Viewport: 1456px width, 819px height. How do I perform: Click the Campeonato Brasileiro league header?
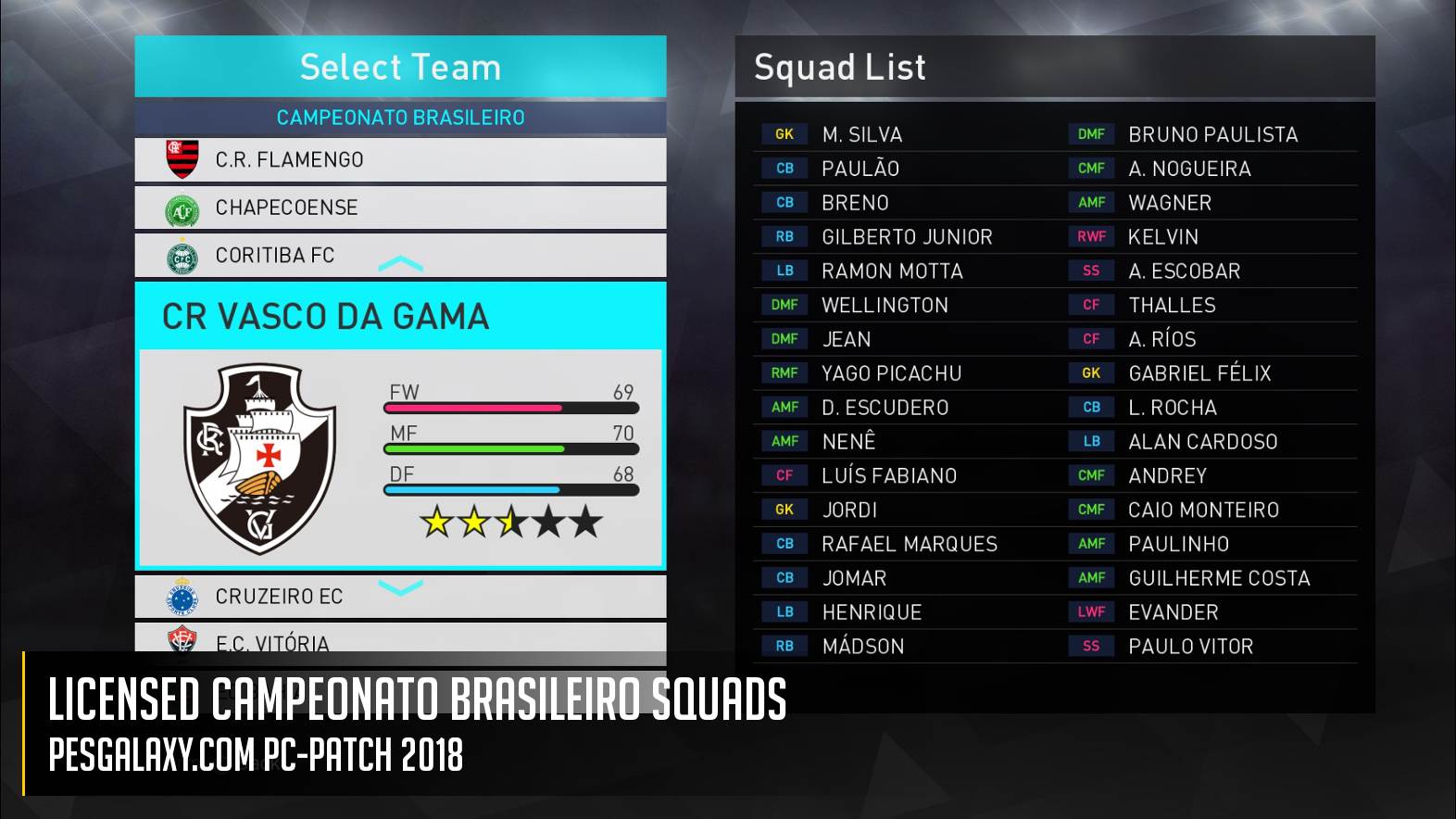coord(400,118)
